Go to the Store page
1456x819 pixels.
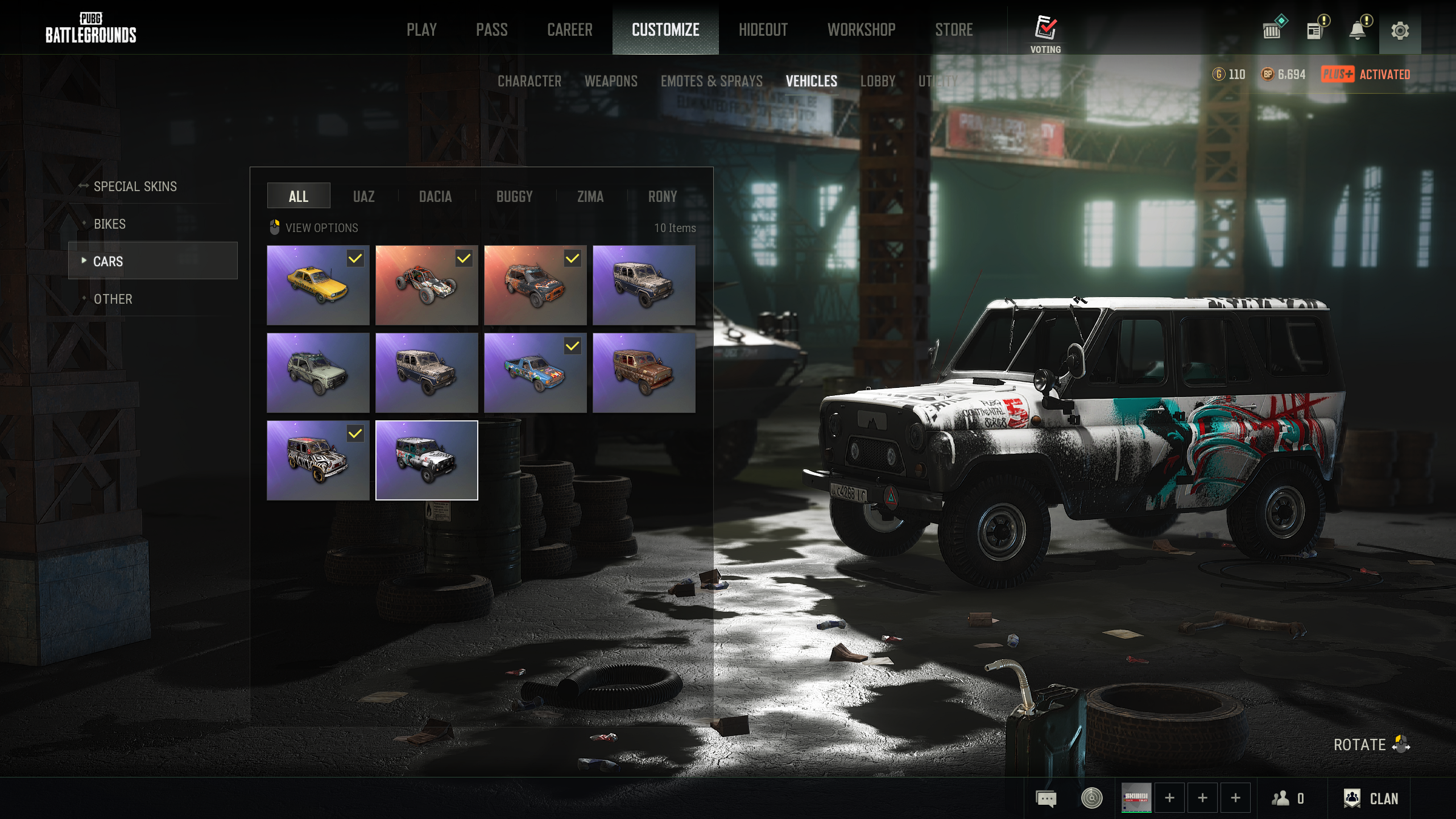point(954,30)
